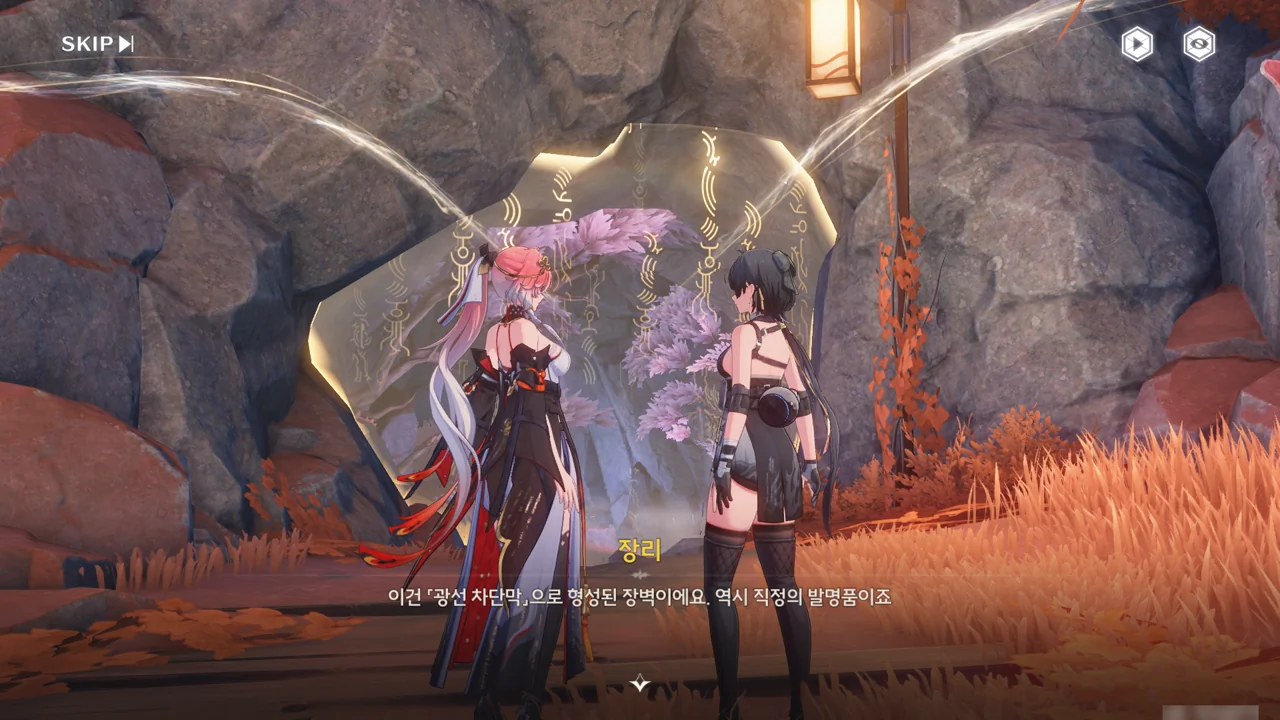The image size is (1280, 720).
Task: Skip the cutscene dialogue
Action: point(97,44)
